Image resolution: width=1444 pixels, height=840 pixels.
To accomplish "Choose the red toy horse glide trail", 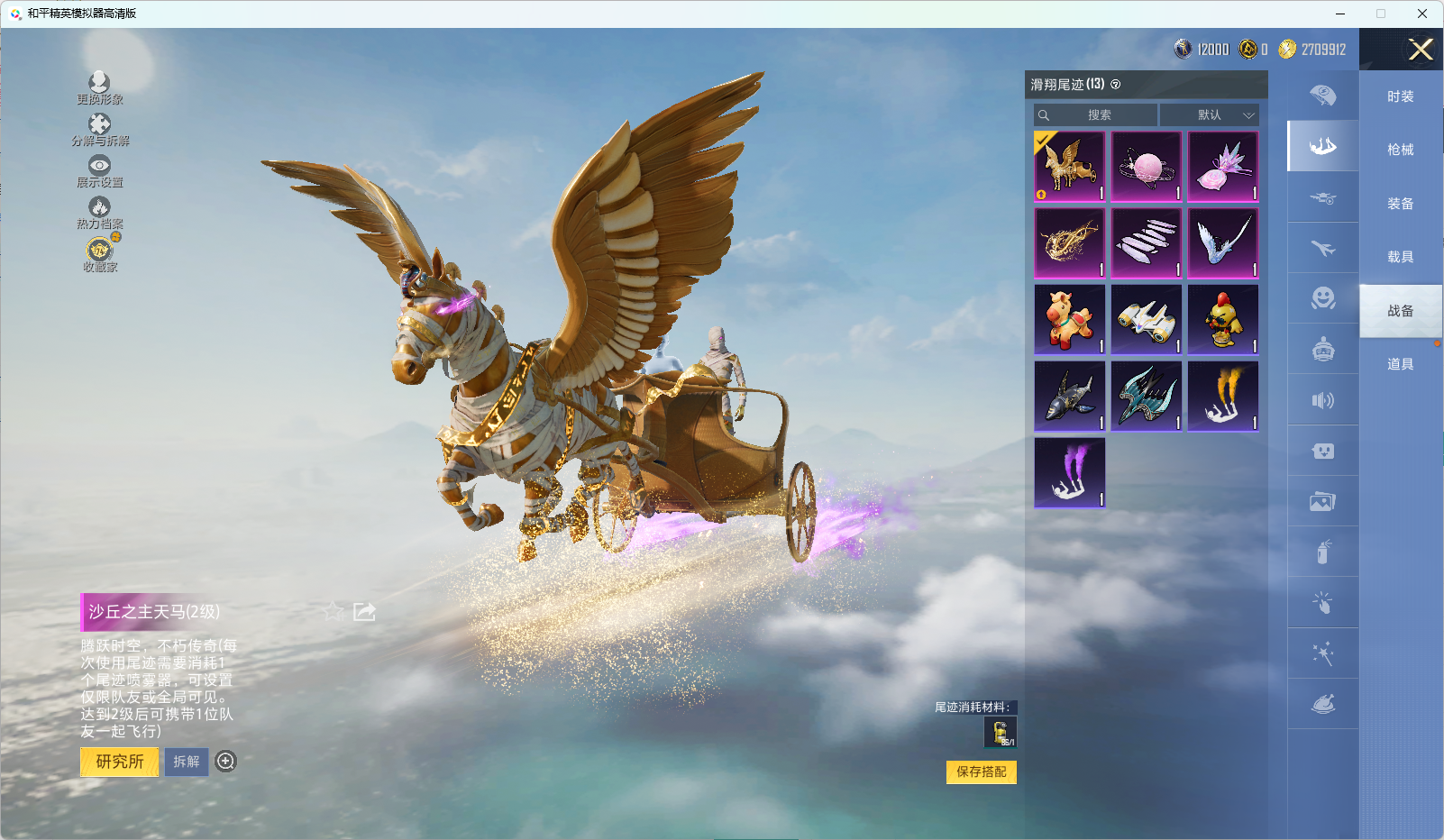I will (x=1070, y=320).
